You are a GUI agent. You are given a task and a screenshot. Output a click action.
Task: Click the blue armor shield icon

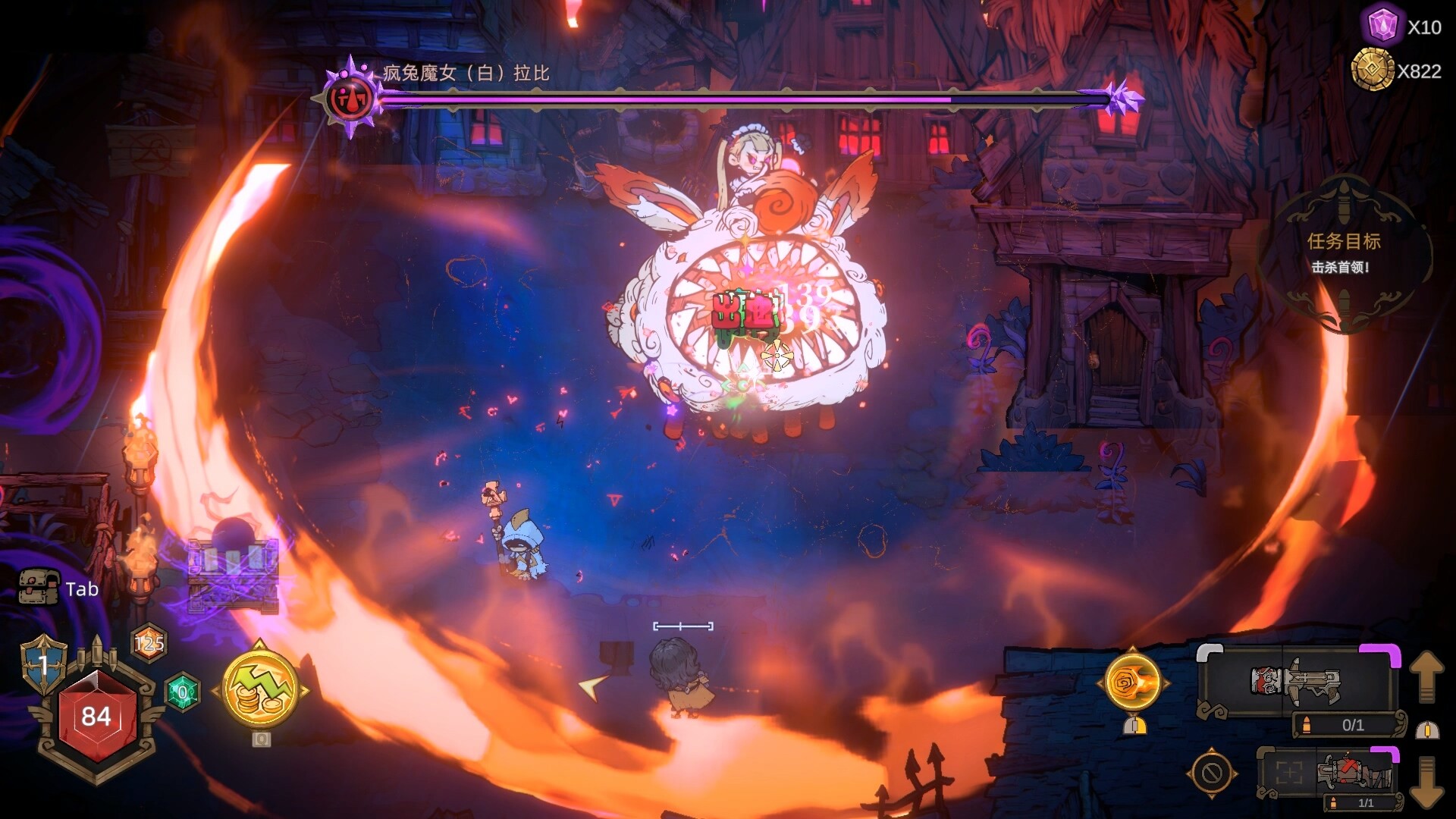[43, 664]
